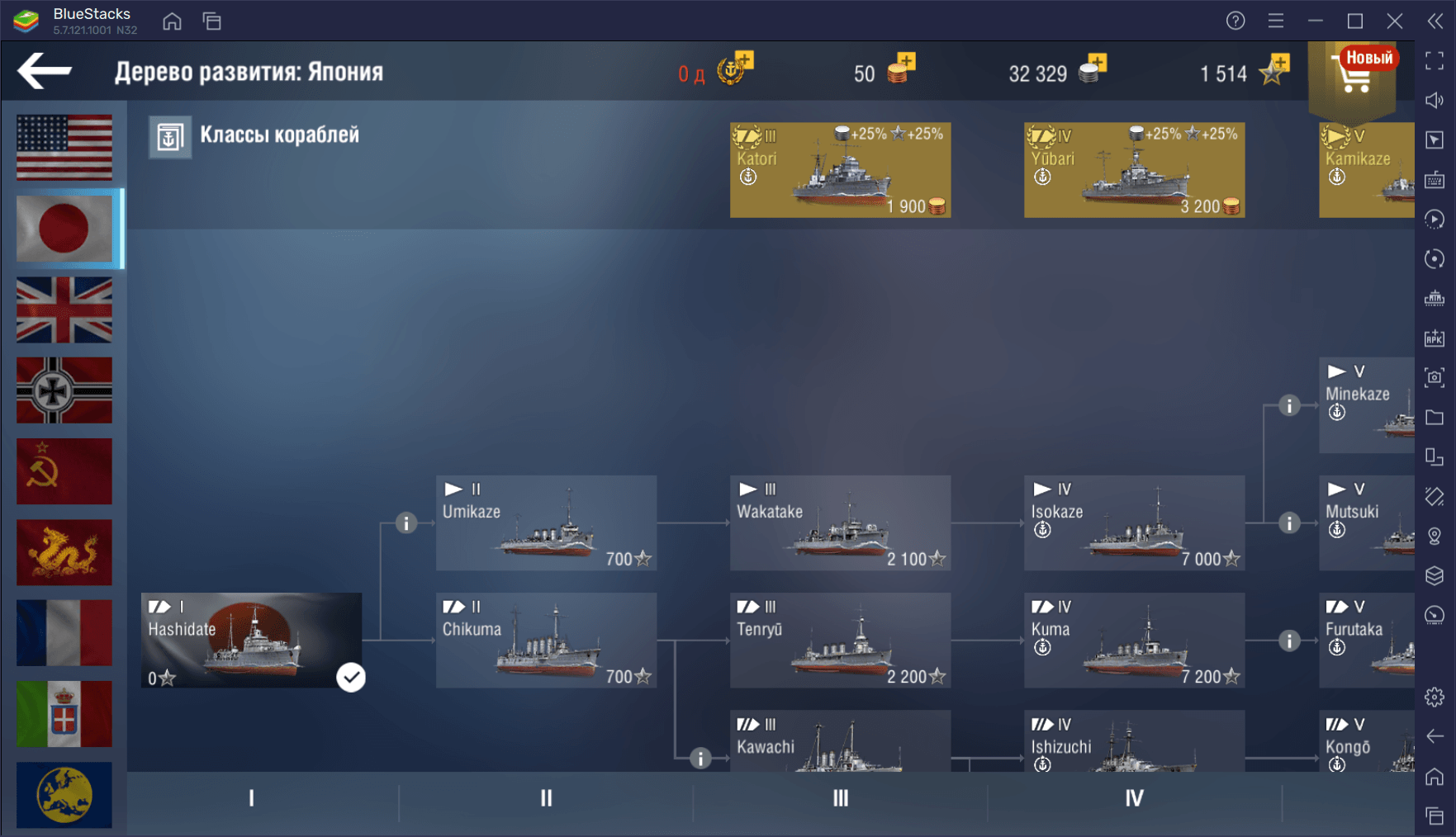This screenshot has width=1456, height=837.
Task: Select the Umikaze destroyer card
Action: tap(546, 523)
